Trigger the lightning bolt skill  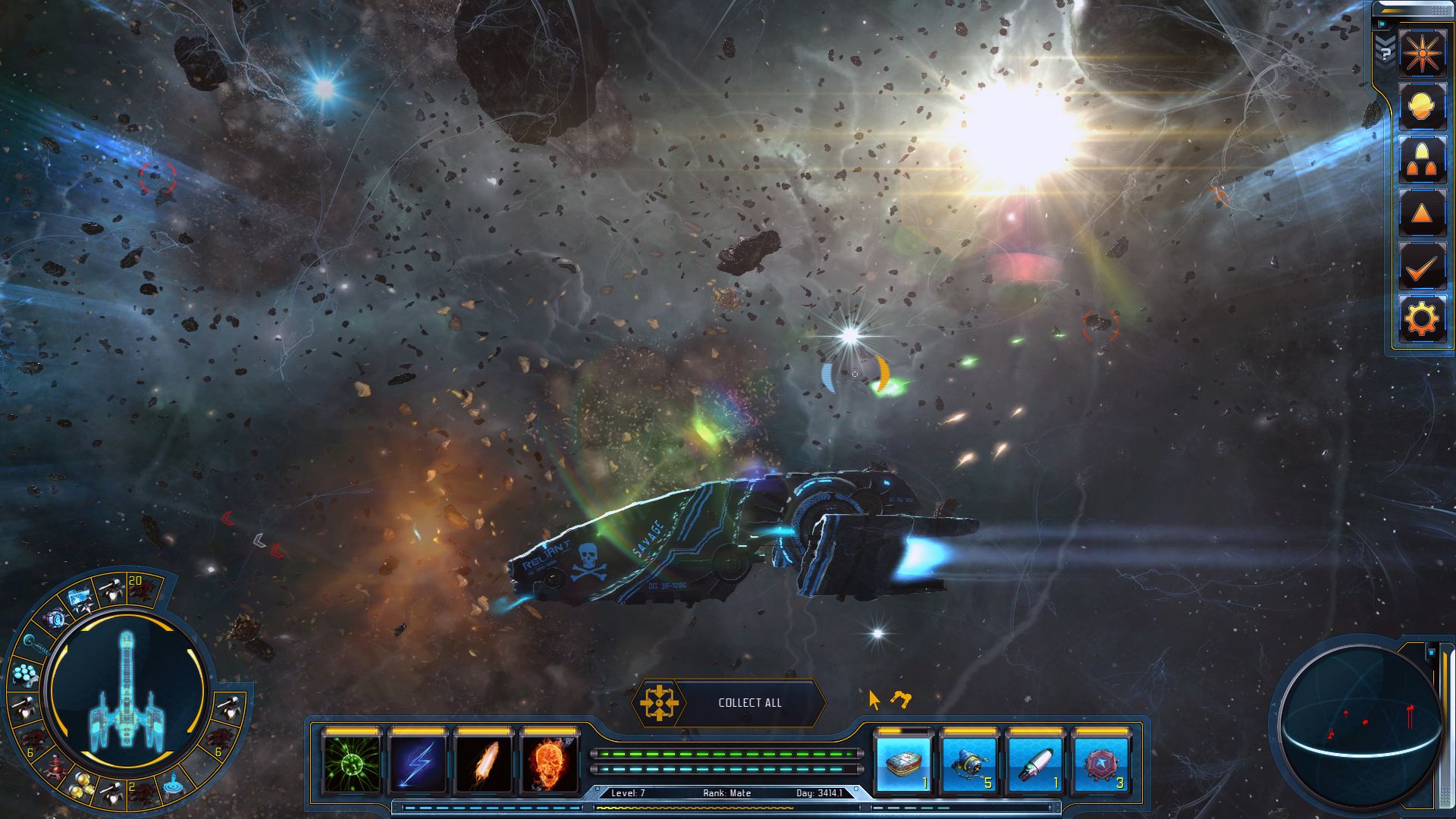pos(418,762)
